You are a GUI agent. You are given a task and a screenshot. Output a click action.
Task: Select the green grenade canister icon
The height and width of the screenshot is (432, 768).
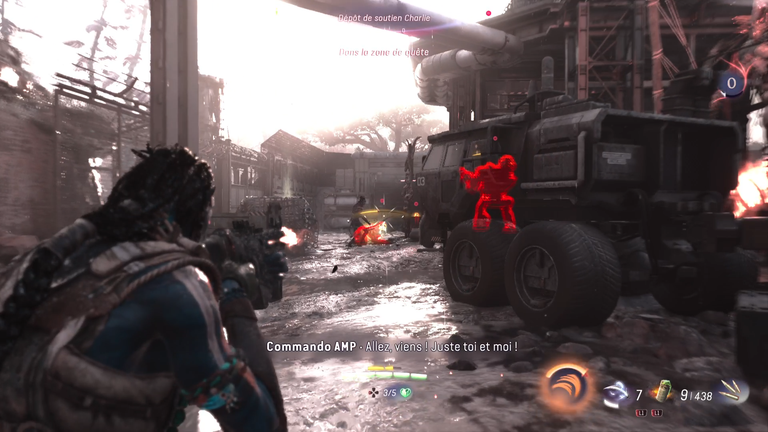click(661, 391)
